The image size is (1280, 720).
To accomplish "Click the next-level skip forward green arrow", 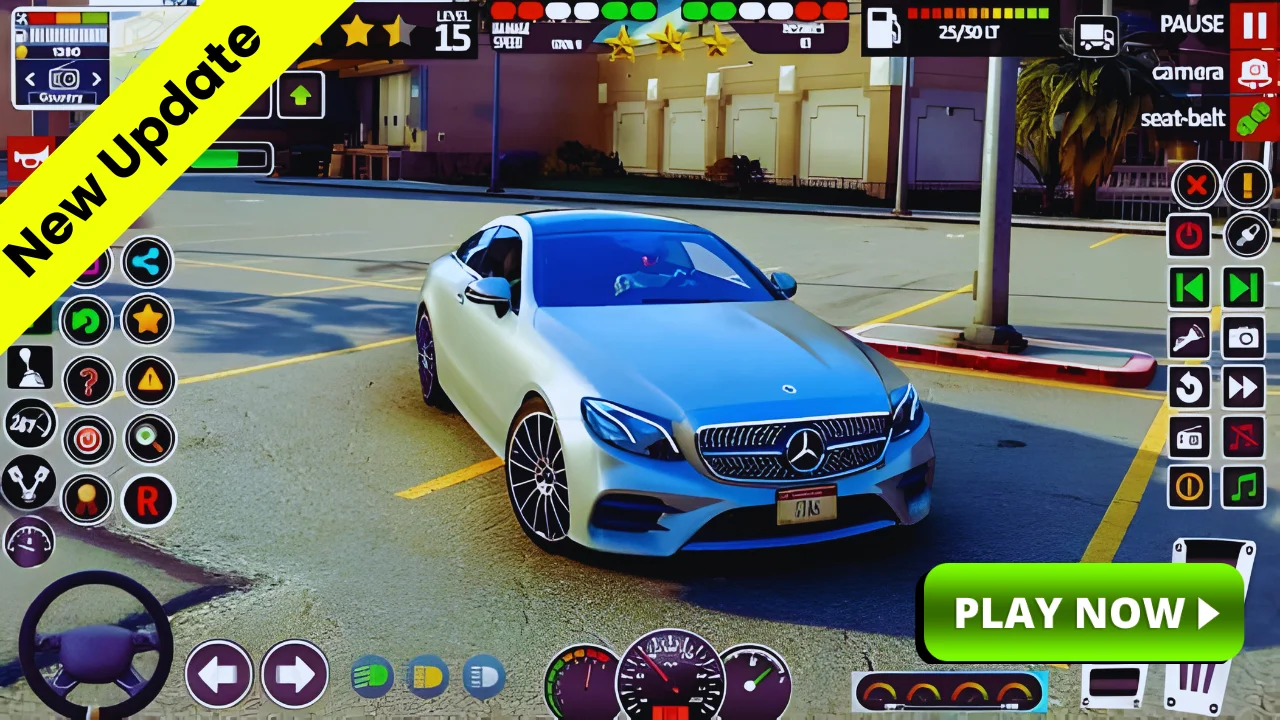I will (1243, 289).
